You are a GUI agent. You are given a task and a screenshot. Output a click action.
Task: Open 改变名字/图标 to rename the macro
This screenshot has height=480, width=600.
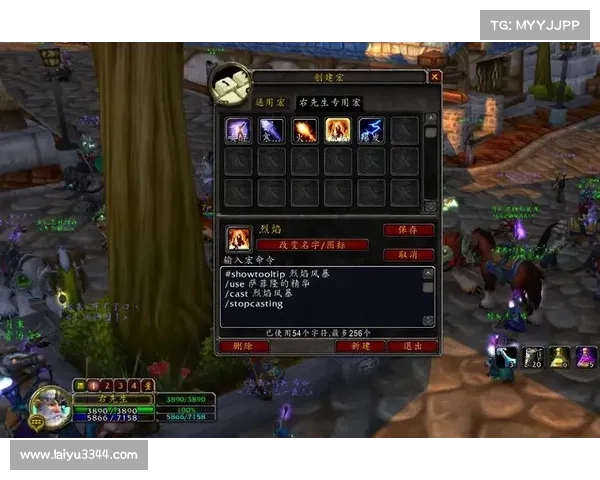pyautogui.click(x=312, y=245)
